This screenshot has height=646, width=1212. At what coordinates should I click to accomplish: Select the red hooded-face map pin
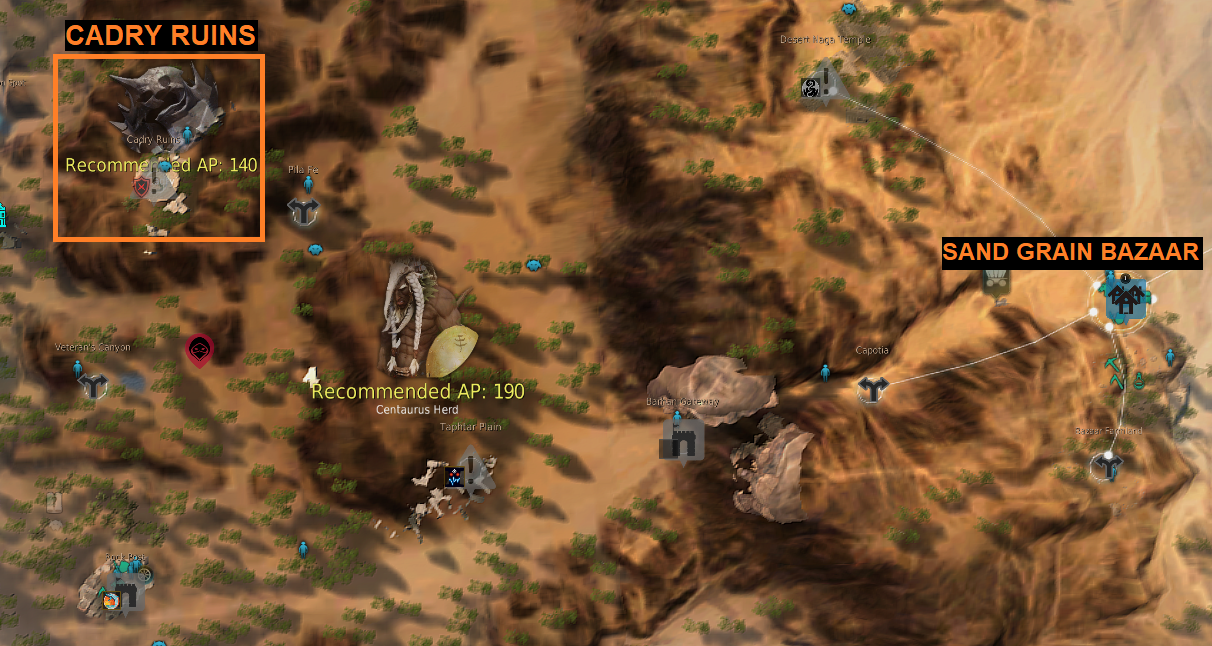(199, 349)
